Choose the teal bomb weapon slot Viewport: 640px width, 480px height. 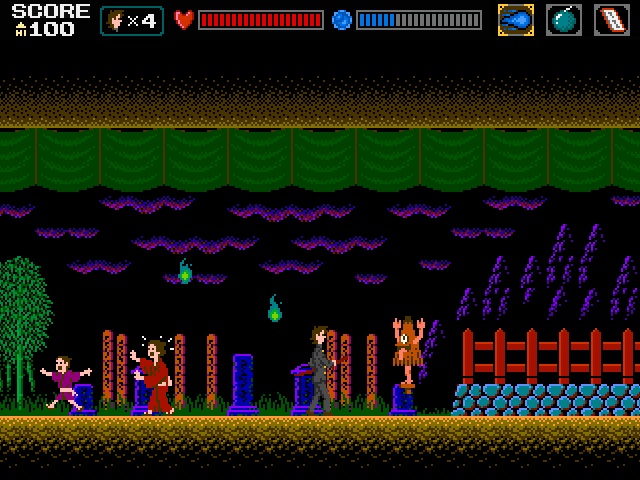(x=563, y=20)
